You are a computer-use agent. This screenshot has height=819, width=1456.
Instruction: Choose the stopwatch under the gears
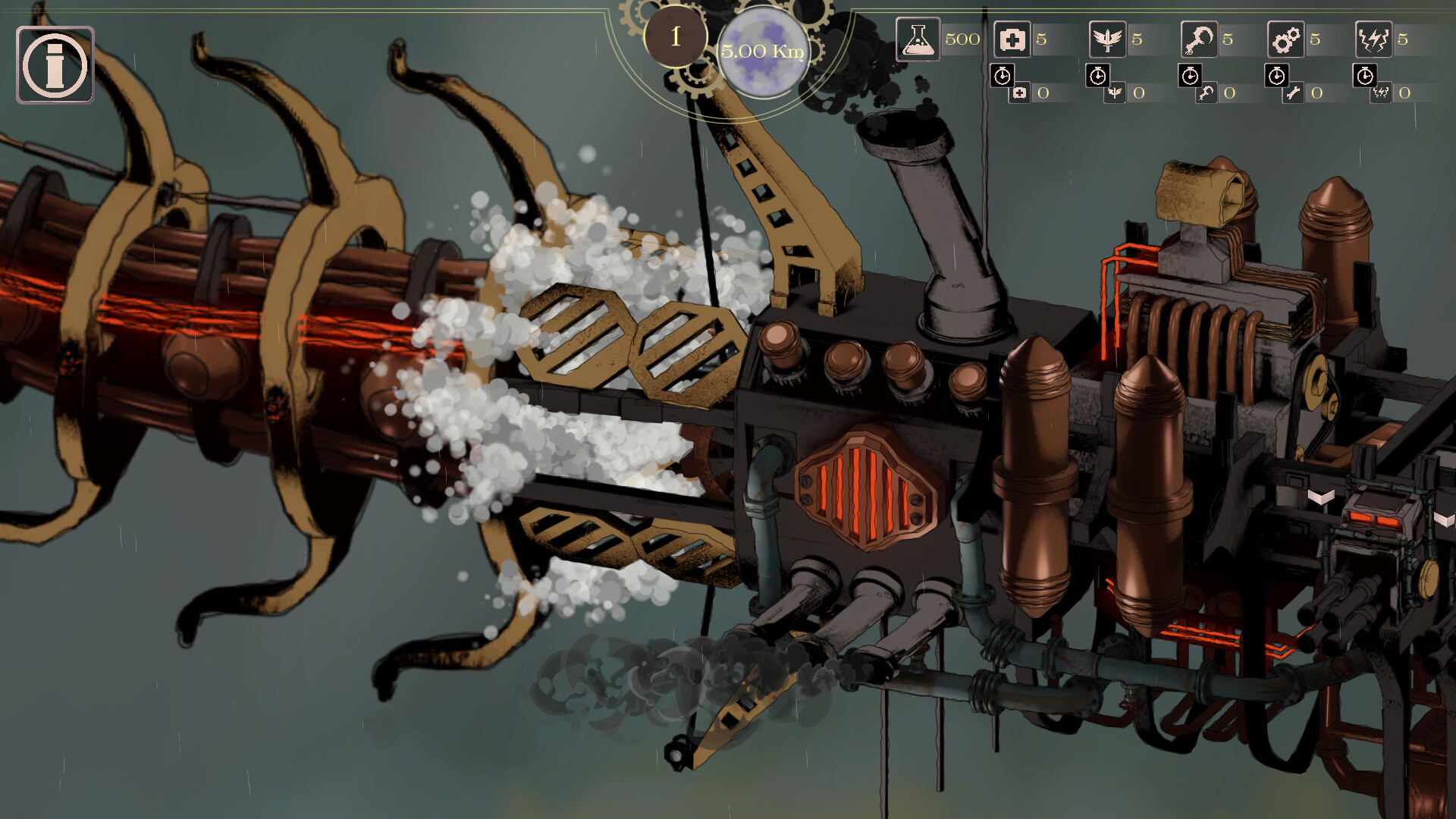pos(1277,76)
